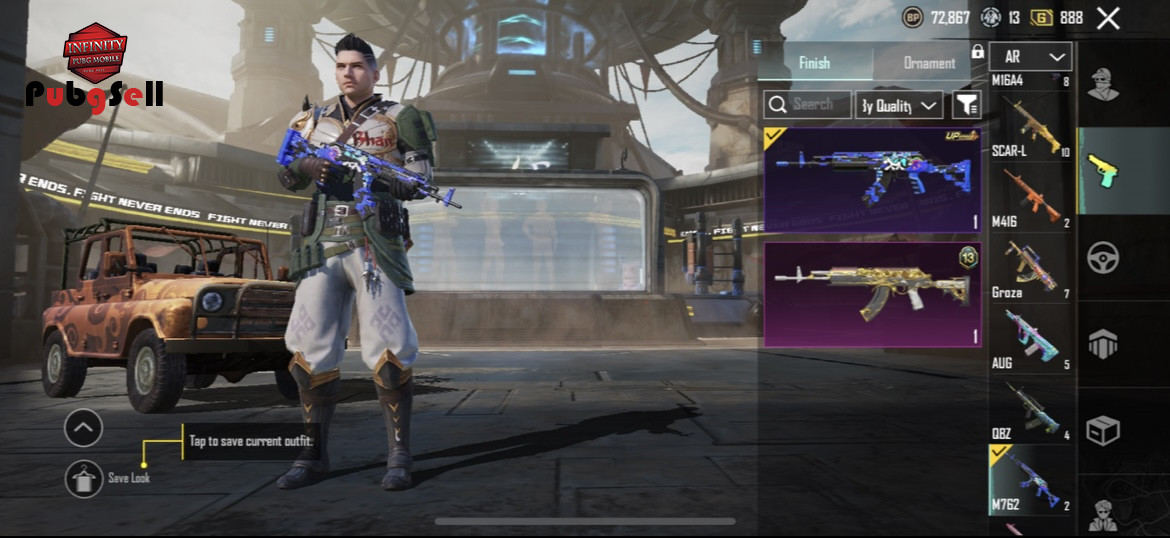Choose M416 in the weapon list
This screenshot has width=1170, height=538.
tap(1031, 199)
